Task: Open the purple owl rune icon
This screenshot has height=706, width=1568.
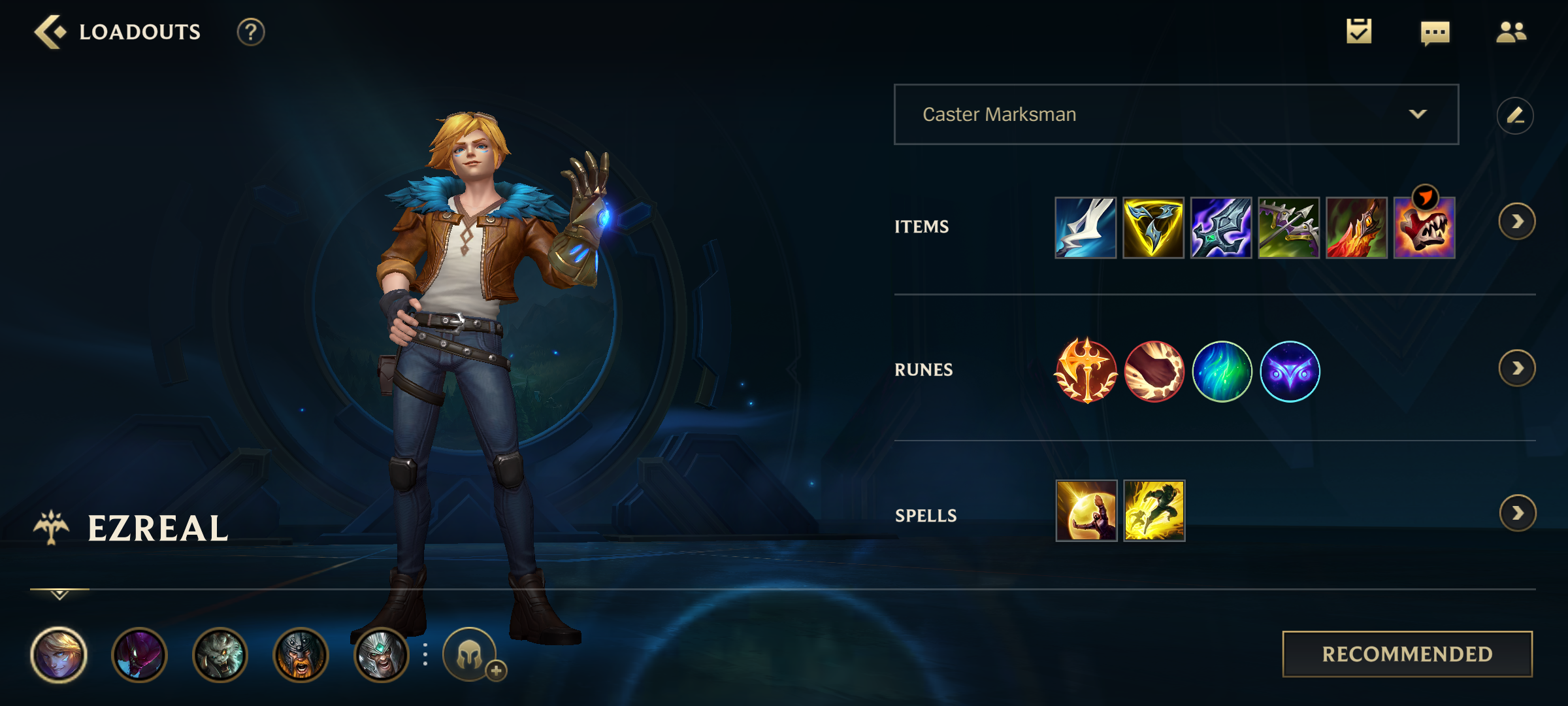Action: 1290,371
